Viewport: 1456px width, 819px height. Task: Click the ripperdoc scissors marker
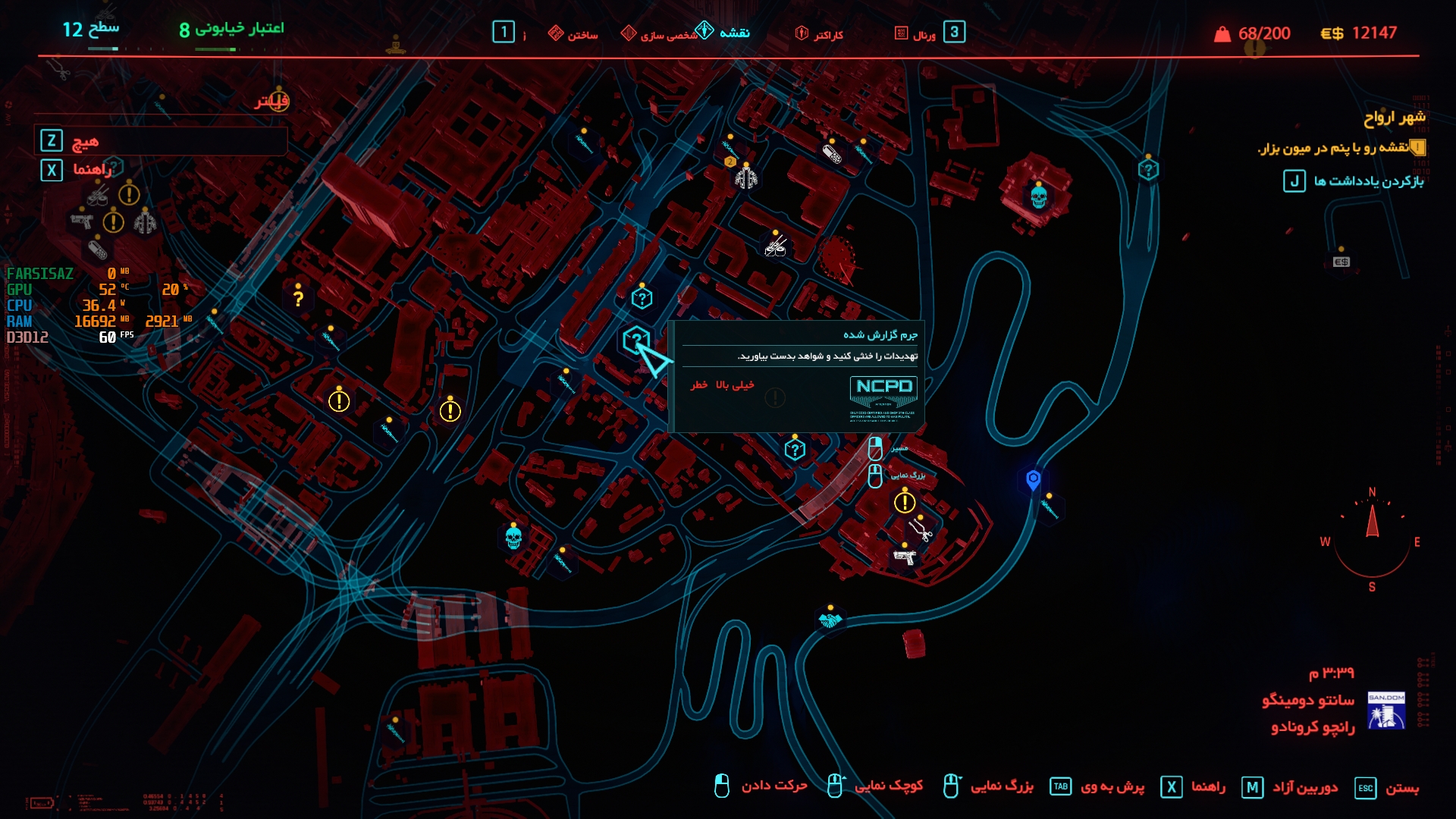point(921,529)
